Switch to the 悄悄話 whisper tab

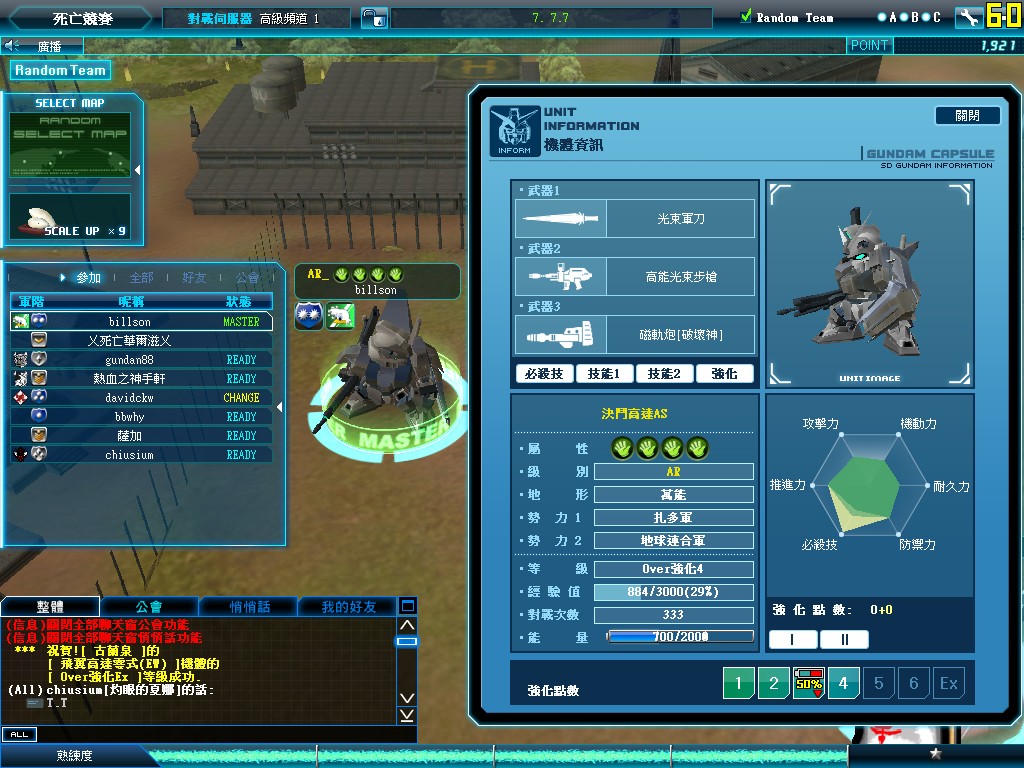click(x=249, y=607)
